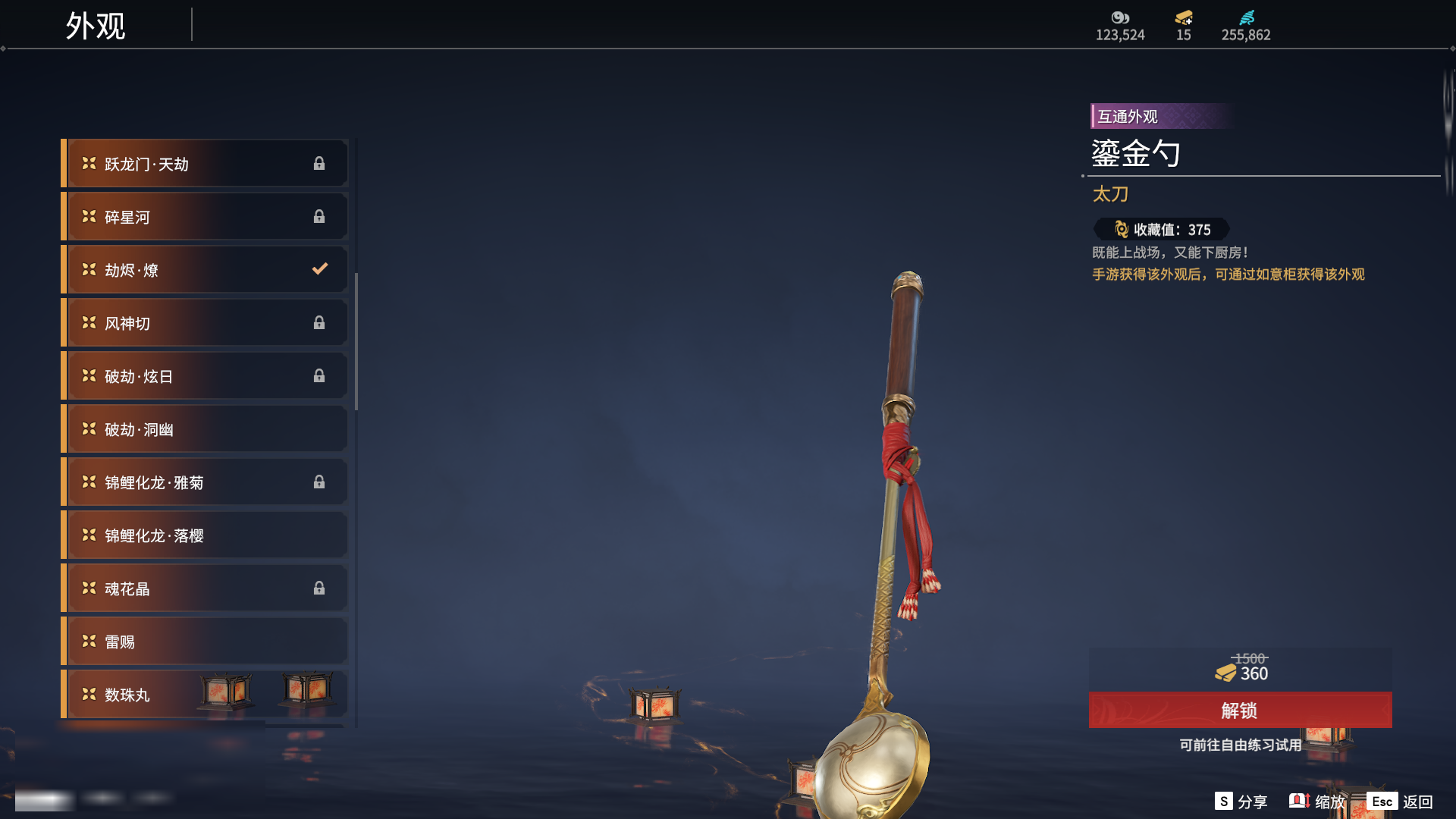Image resolution: width=1456 pixels, height=819 pixels.
Task: Select the 跃龙门·天劫 skin entry
Action: [x=205, y=164]
